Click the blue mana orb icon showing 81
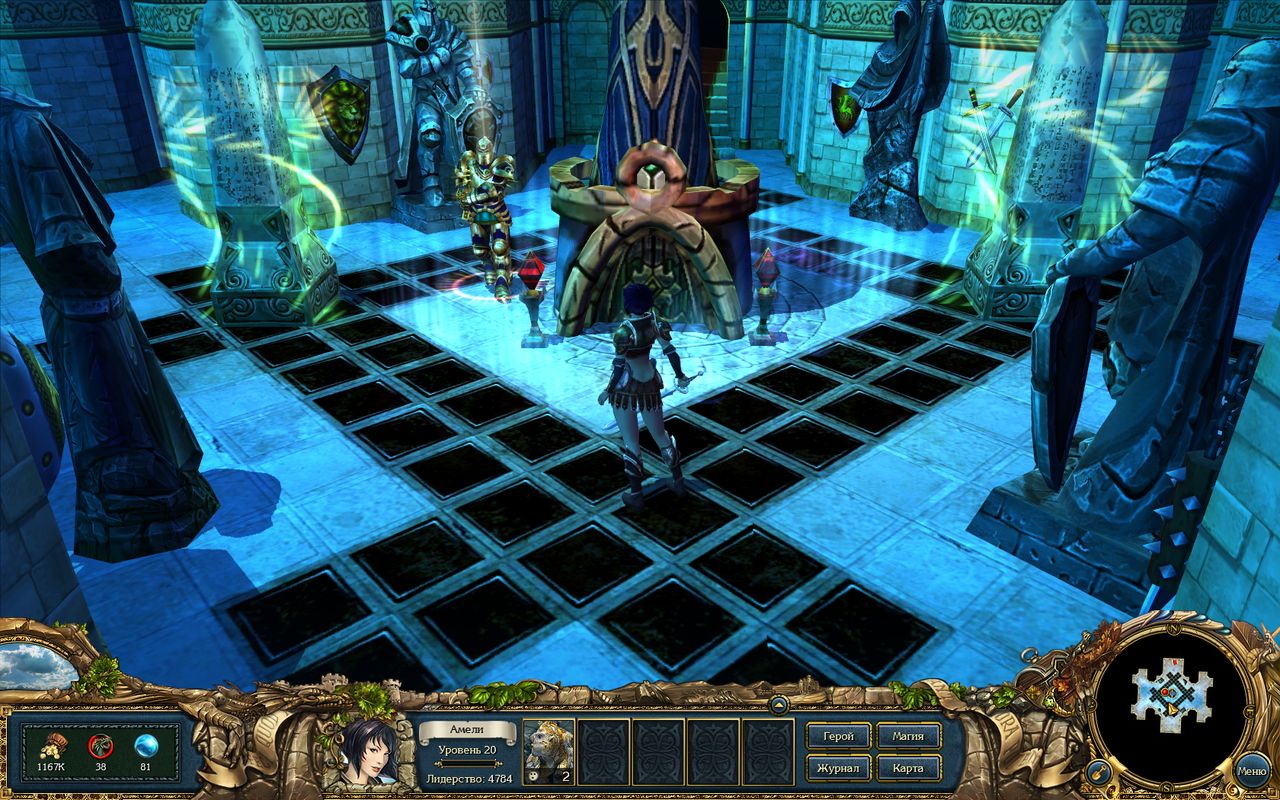The image size is (1280, 800). point(142,743)
